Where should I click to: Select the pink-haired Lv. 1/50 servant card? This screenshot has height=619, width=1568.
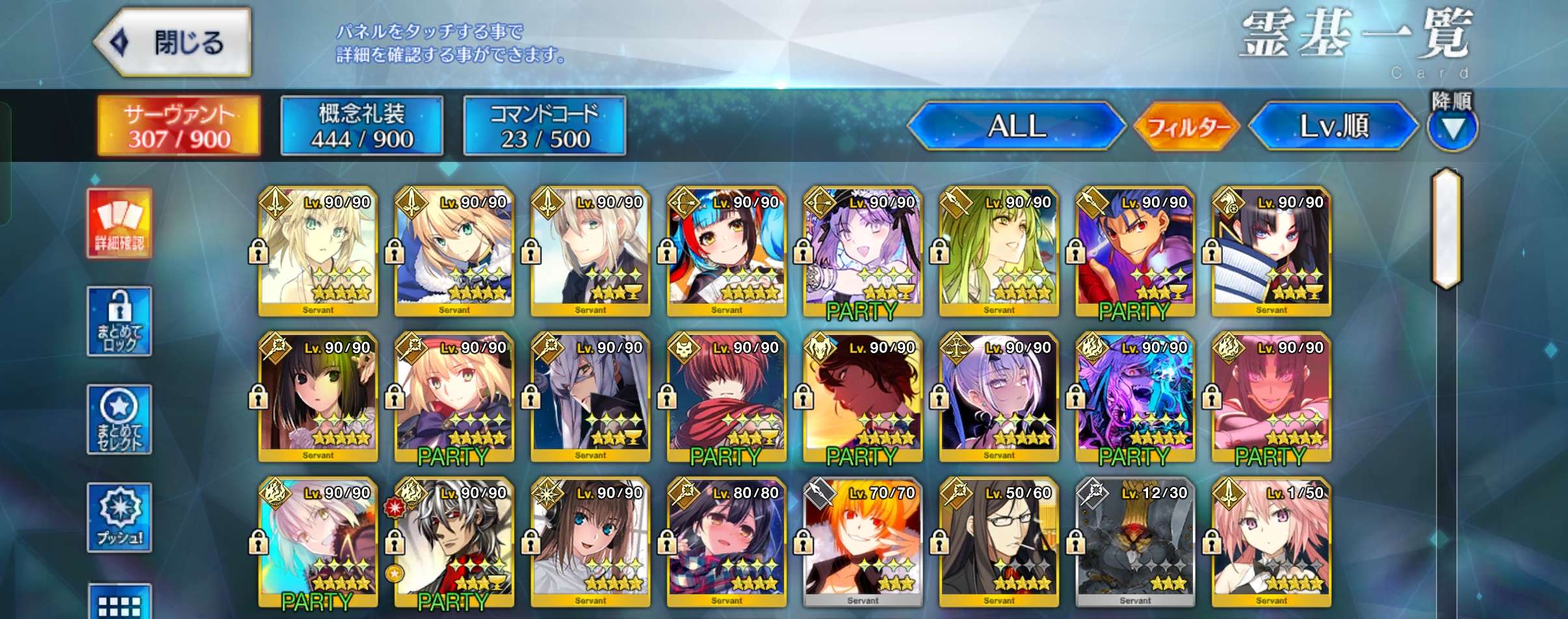(x=1272, y=544)
